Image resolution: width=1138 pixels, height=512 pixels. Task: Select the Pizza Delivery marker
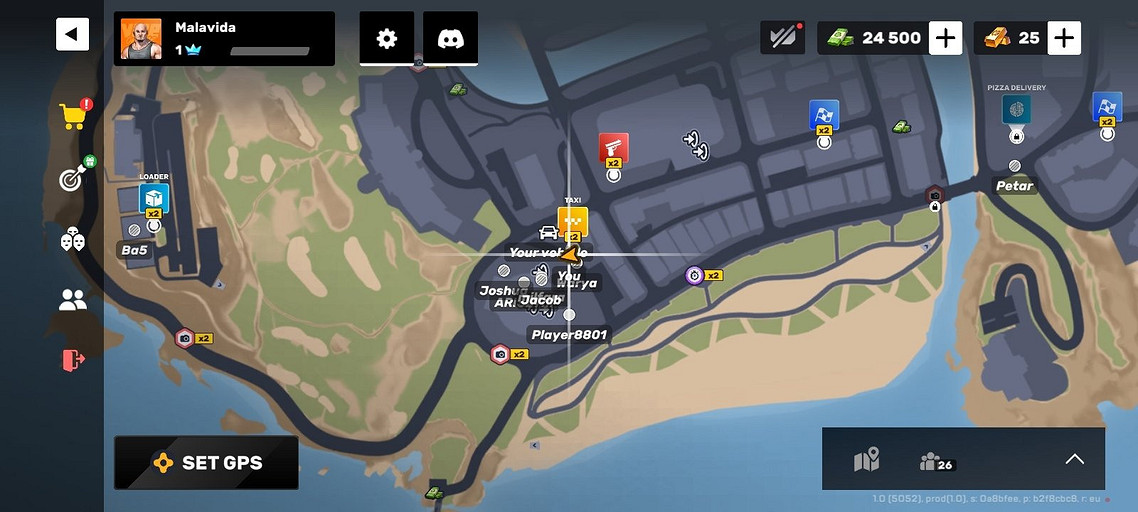(1016, 109)
